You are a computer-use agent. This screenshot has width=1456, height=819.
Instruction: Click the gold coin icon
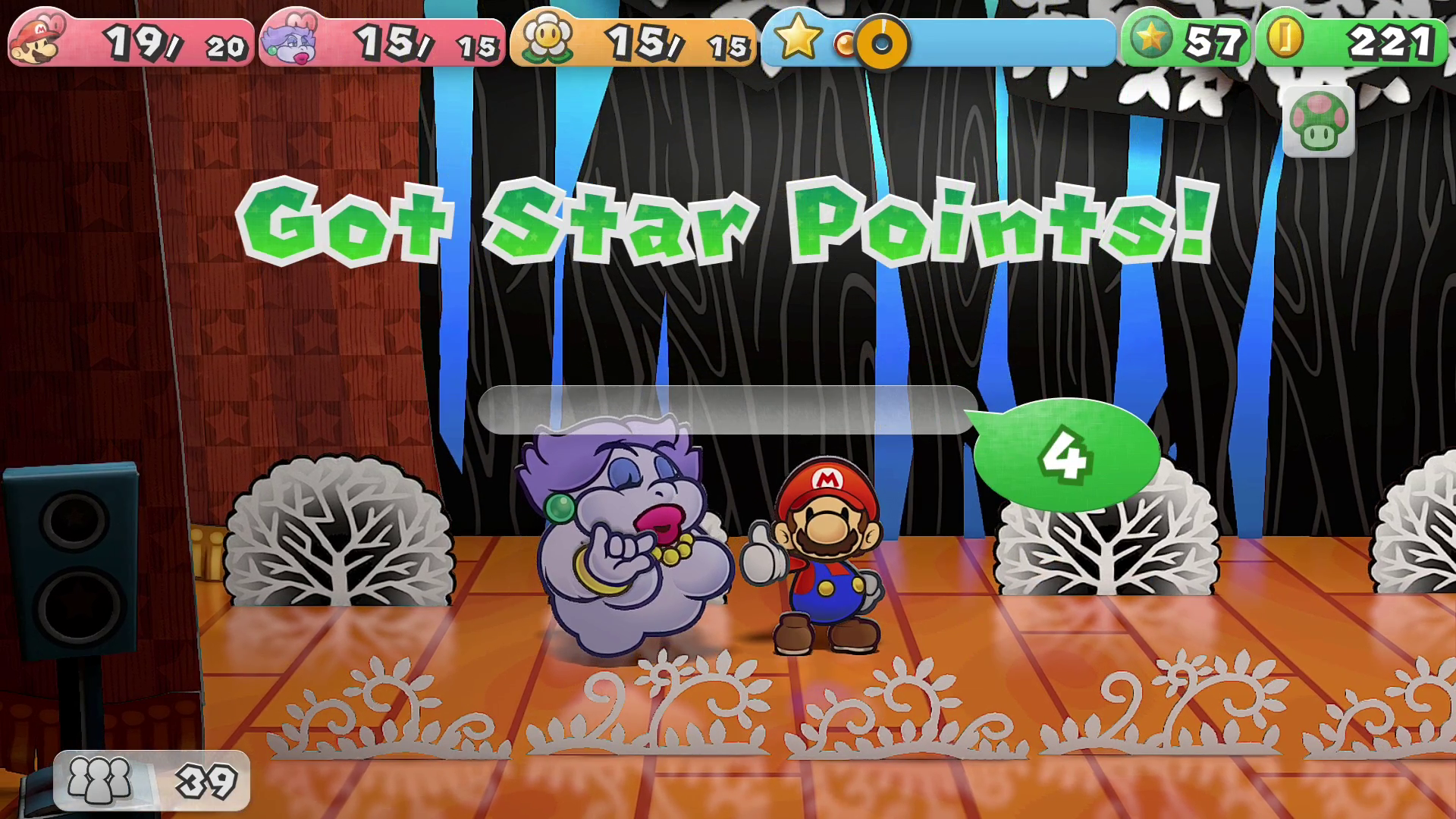pyautogui.click(x=1284, y=38)
